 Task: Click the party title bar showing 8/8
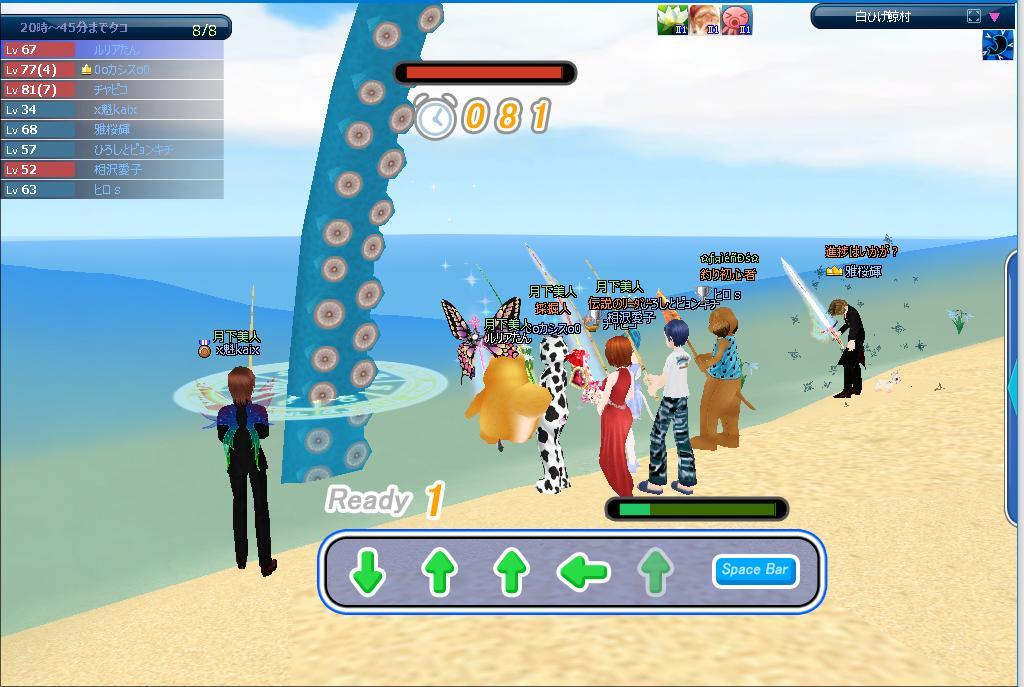coord(115,29)
